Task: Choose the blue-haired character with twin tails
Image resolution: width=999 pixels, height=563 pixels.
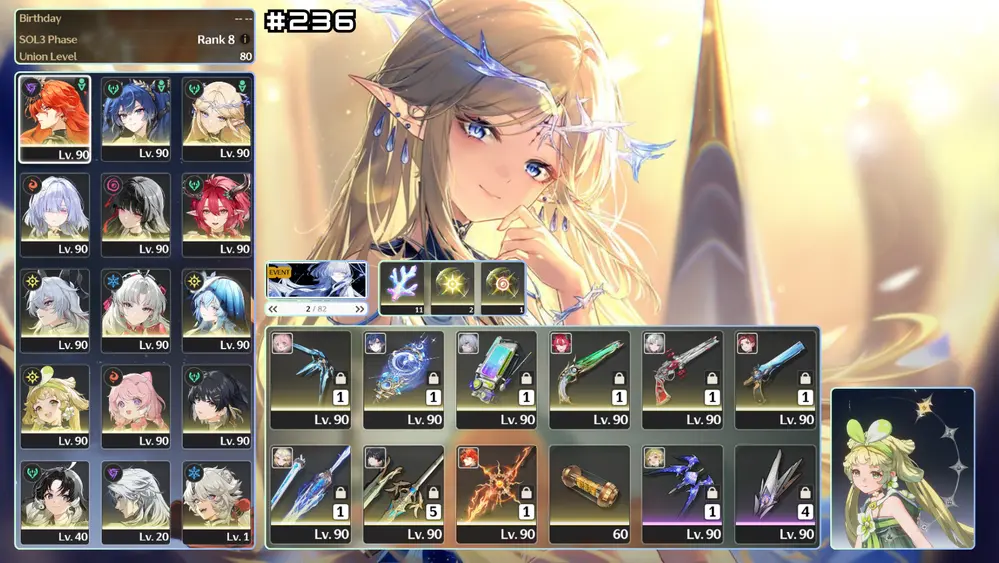Action: [x=135, y=117]
